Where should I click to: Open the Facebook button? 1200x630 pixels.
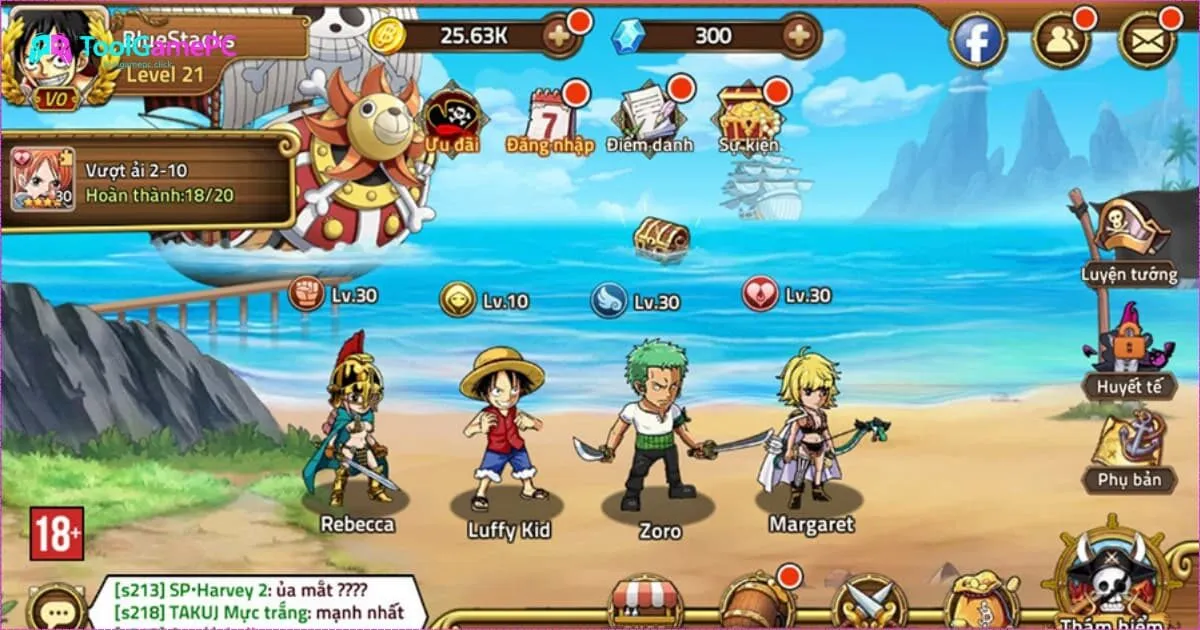point(977,40)
